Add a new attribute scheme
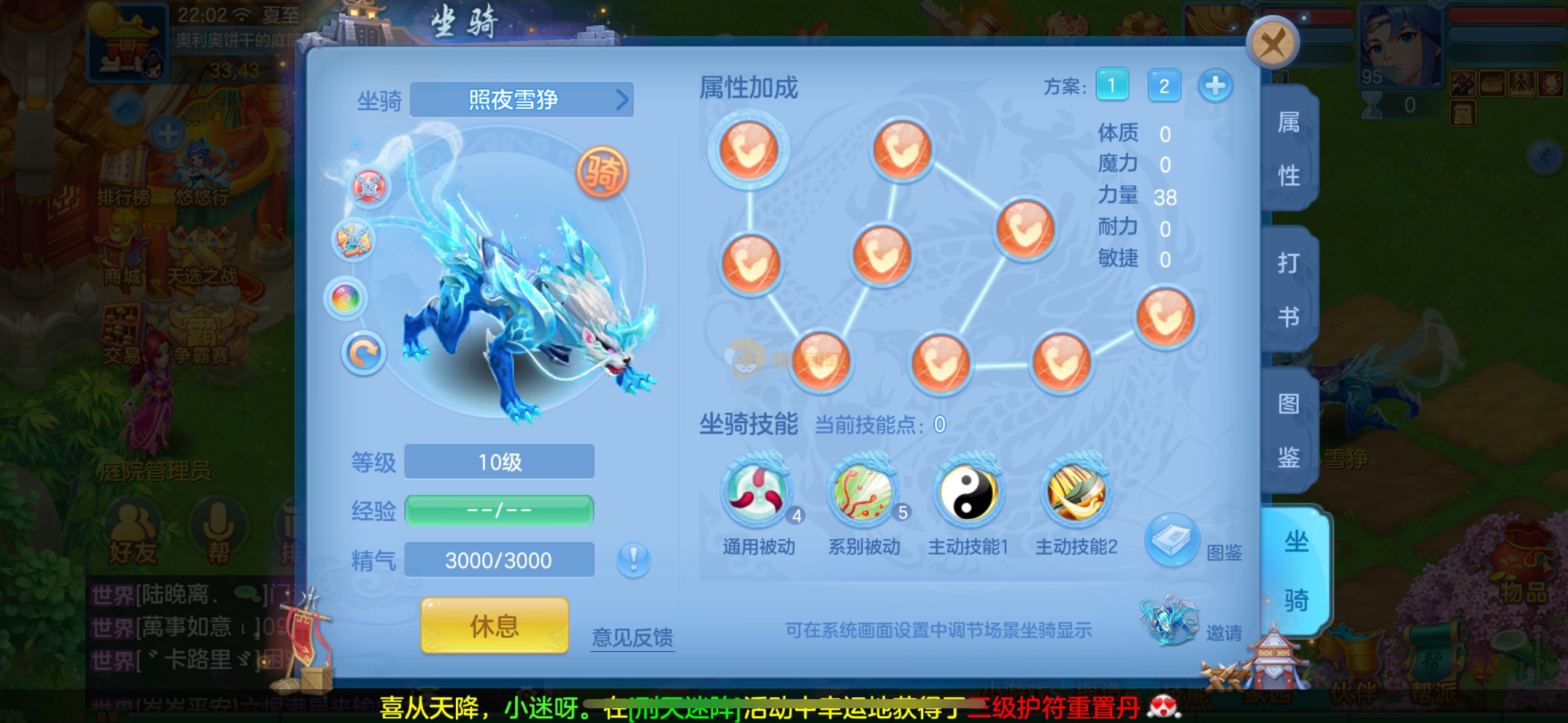Image resolution: width=1568 pixels, height=723 pixels. point(1215,85)
